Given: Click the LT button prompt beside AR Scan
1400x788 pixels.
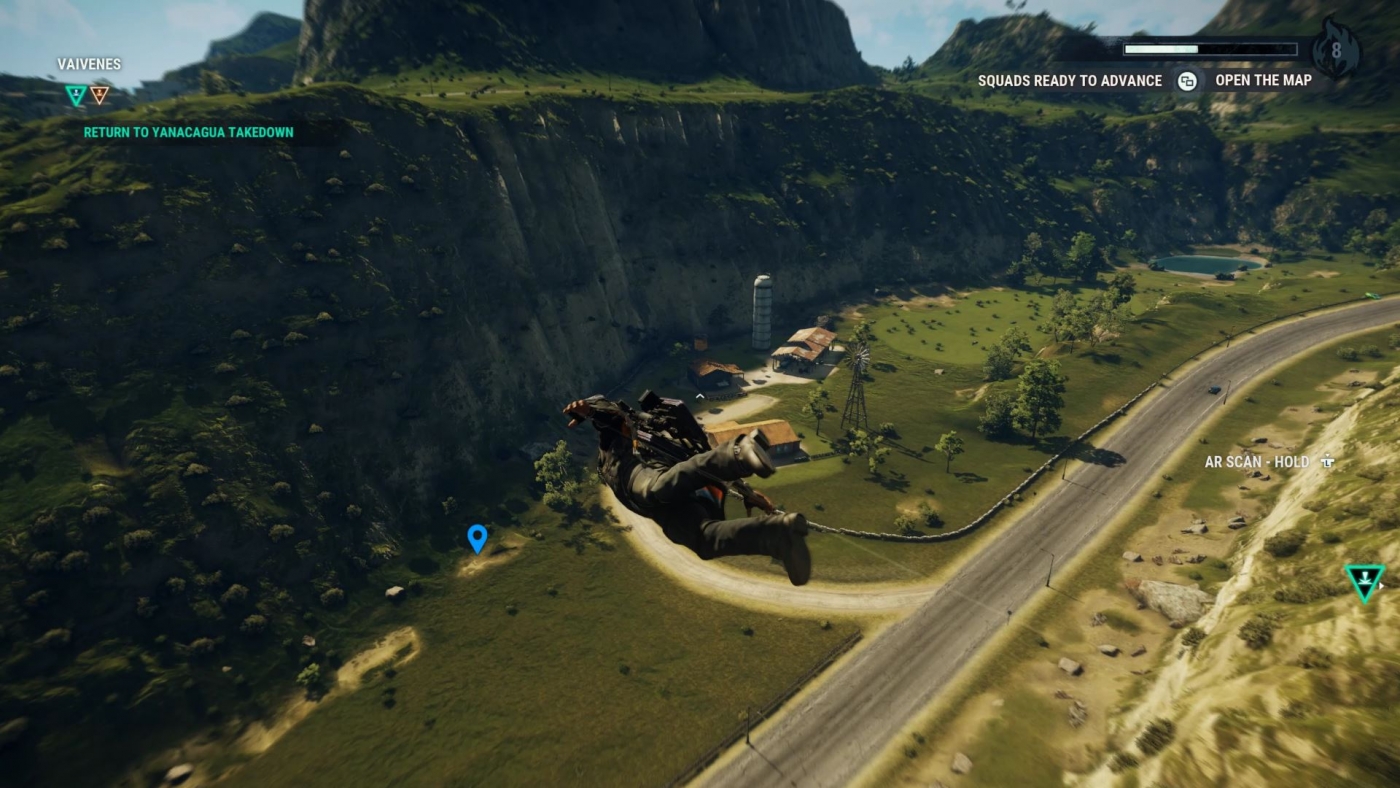Looking at the screenshot, I should [1327, 462].
